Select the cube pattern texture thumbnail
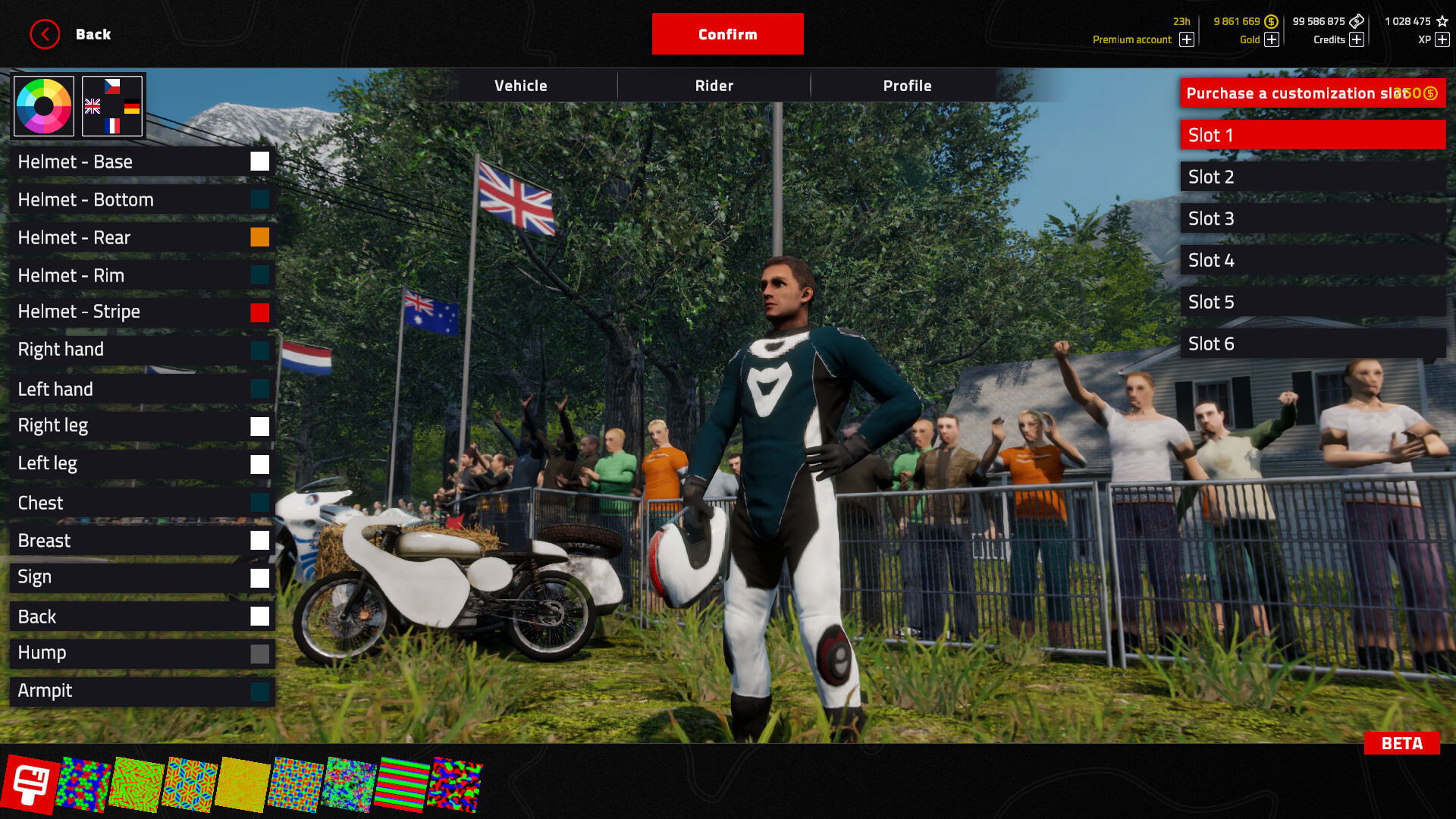Image resolution: width=1456 pixels, height=819 pixels. 190,781
